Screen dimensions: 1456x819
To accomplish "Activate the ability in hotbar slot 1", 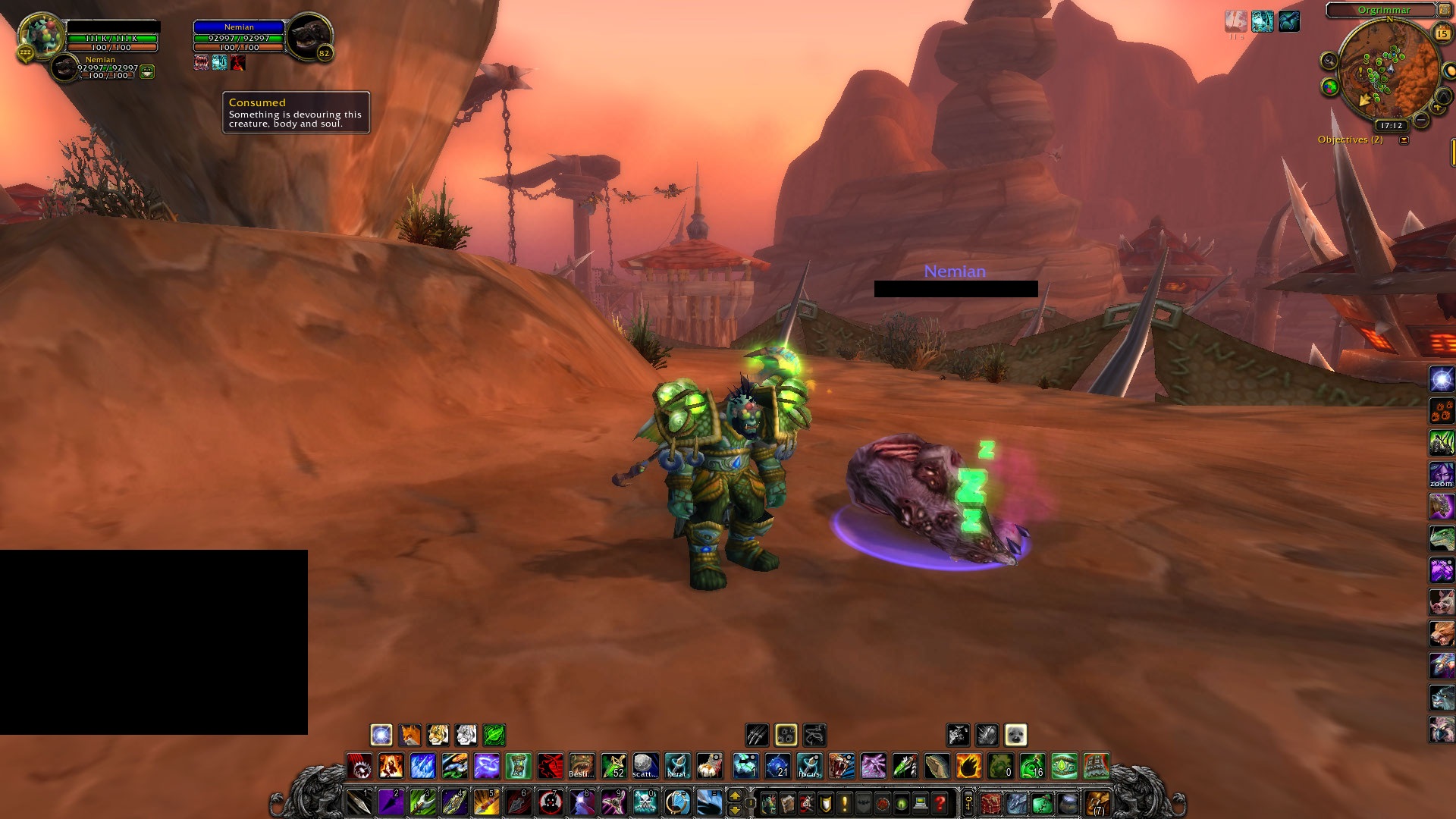I will [x=359, y=802].
